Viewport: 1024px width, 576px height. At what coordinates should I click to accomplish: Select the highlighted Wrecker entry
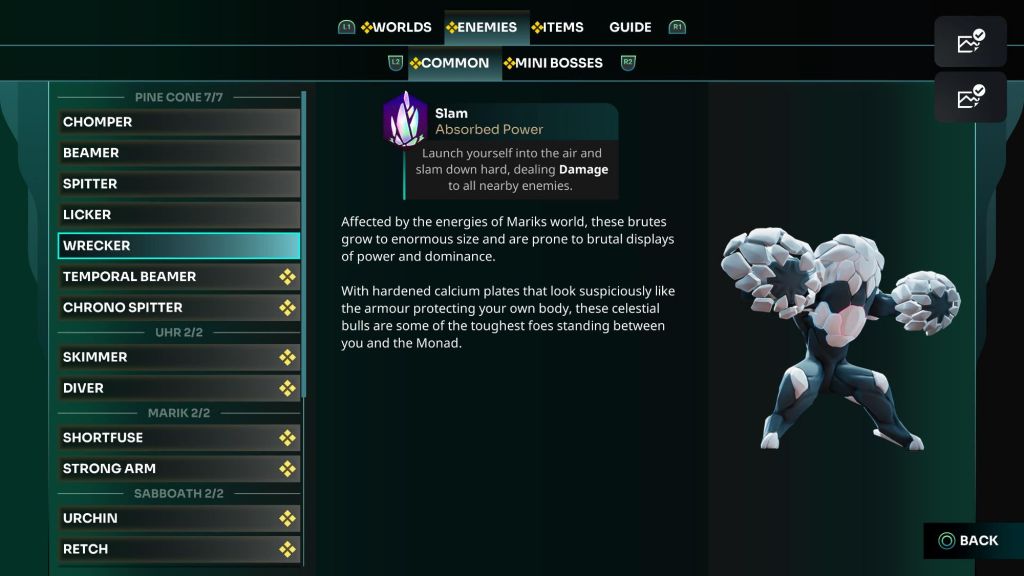179,246
